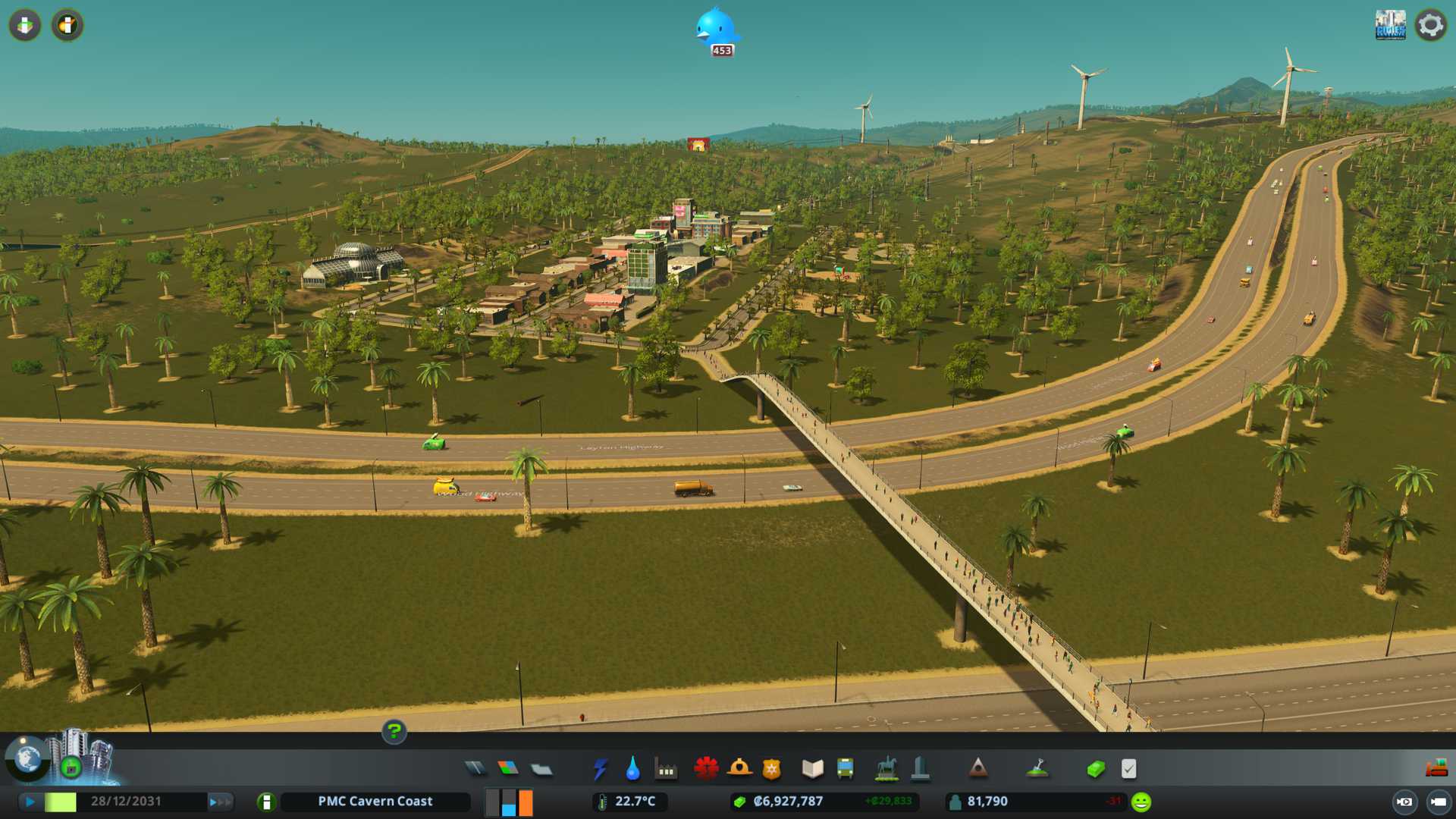1456x819 pixels.
Task: Open the Garbage and Industry factory menu
Action: coord(666,769)
